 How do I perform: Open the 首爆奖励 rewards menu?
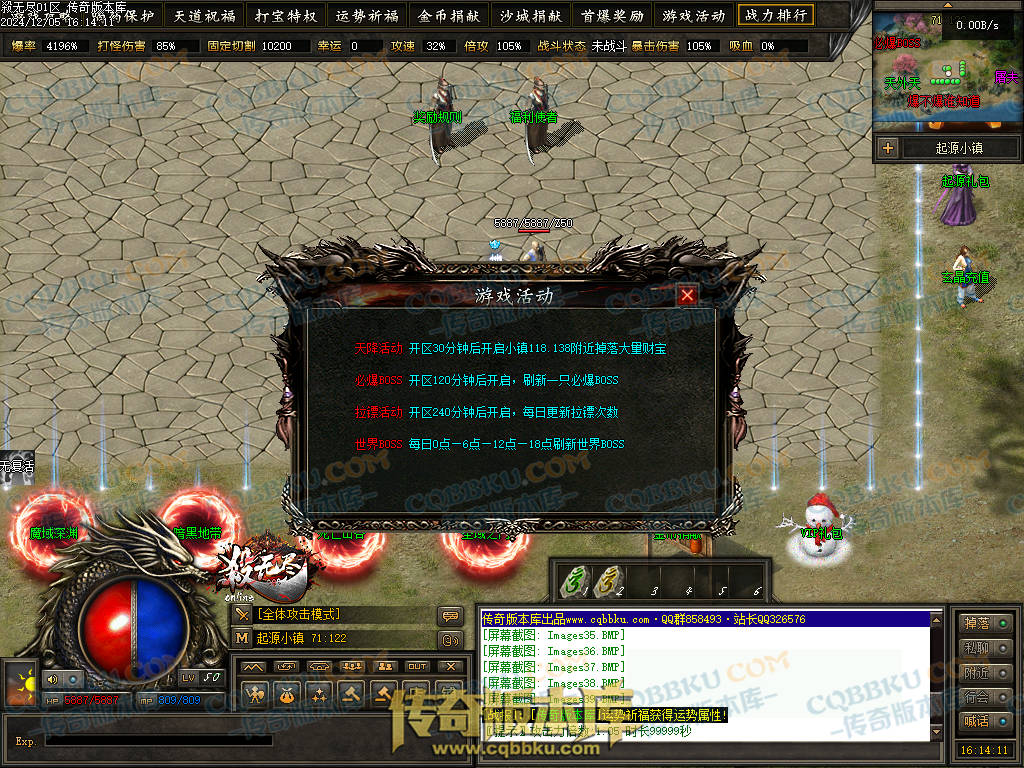[x=612, y=15]
